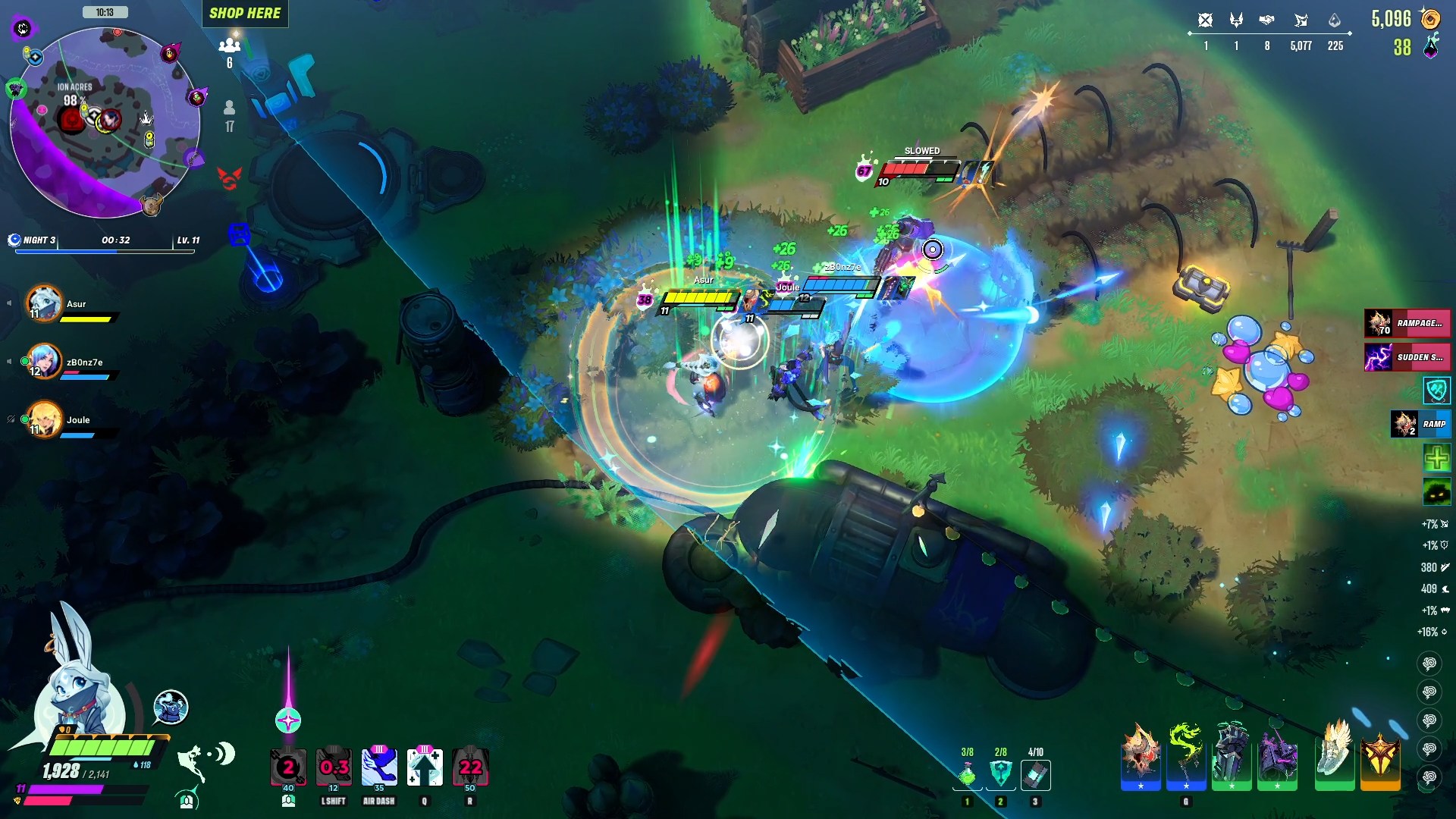Activate the blue wing Air Dash ability
The height and width of the screenshot is (819, 1456).
tap(379, 767)
